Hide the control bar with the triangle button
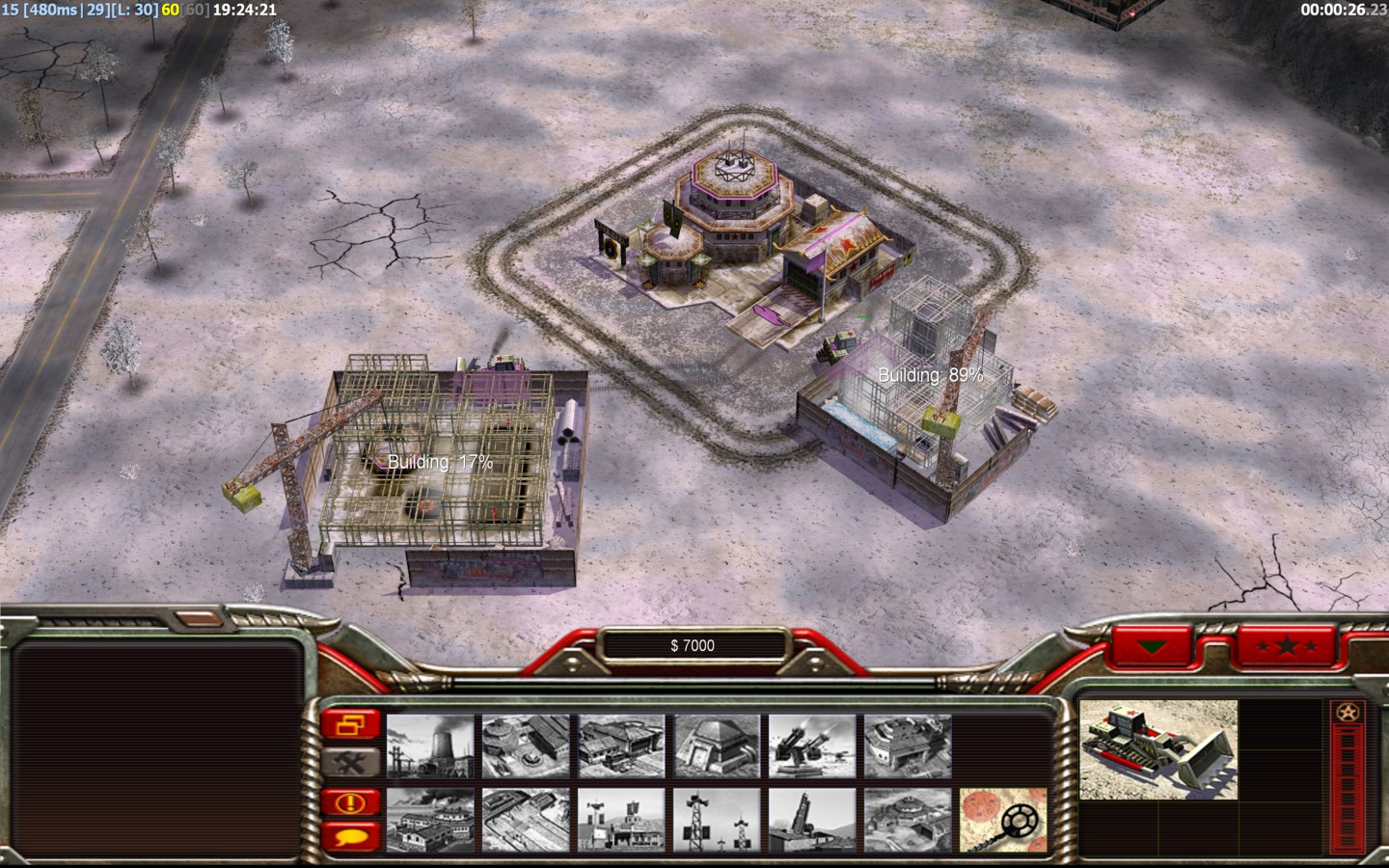1389x868 pixels. tap(1151, 647)
